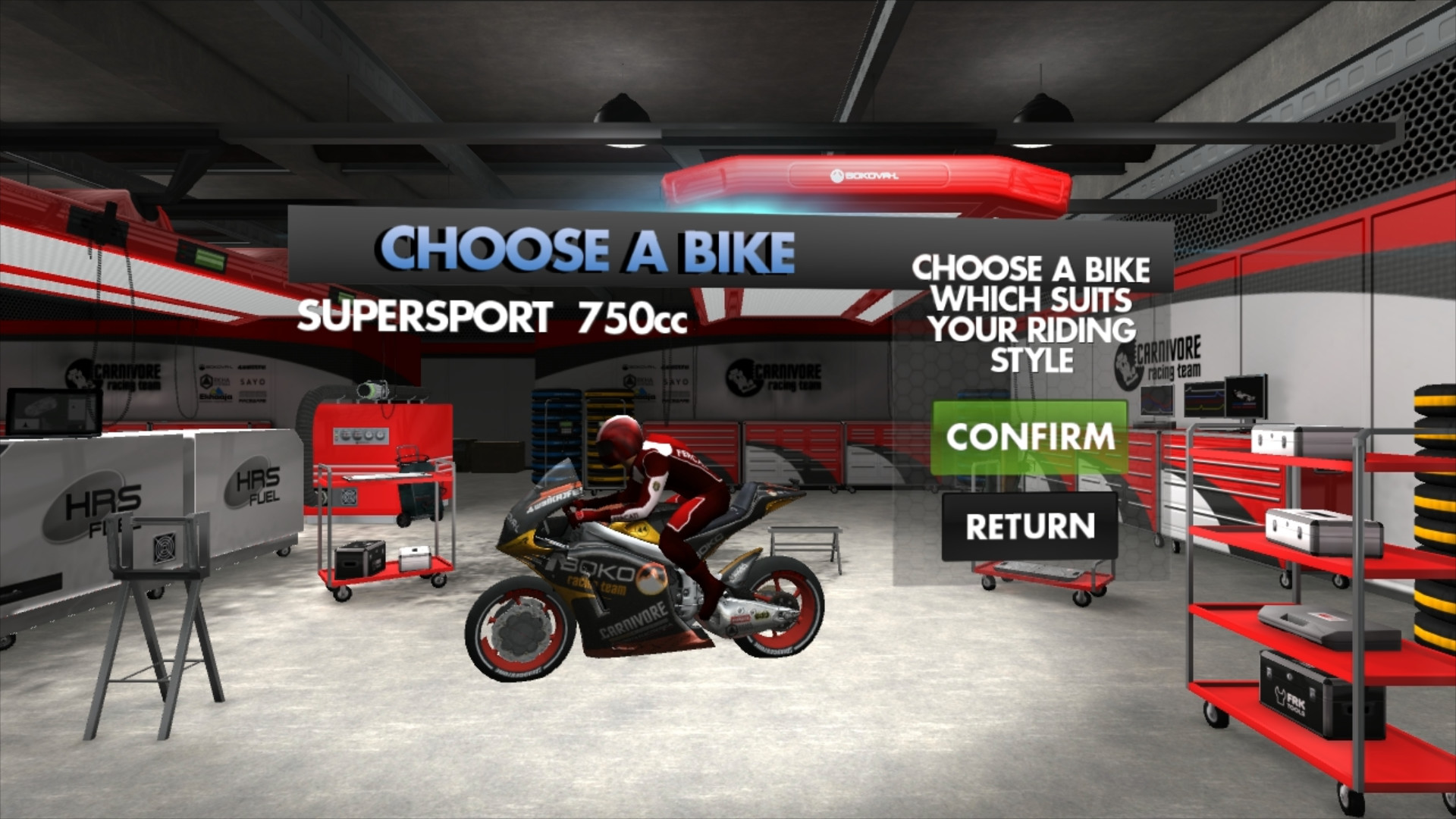Select the SUPERSPORT 750cc bike name
Screen dimensions: 1456x819
[x=494, y=317]
